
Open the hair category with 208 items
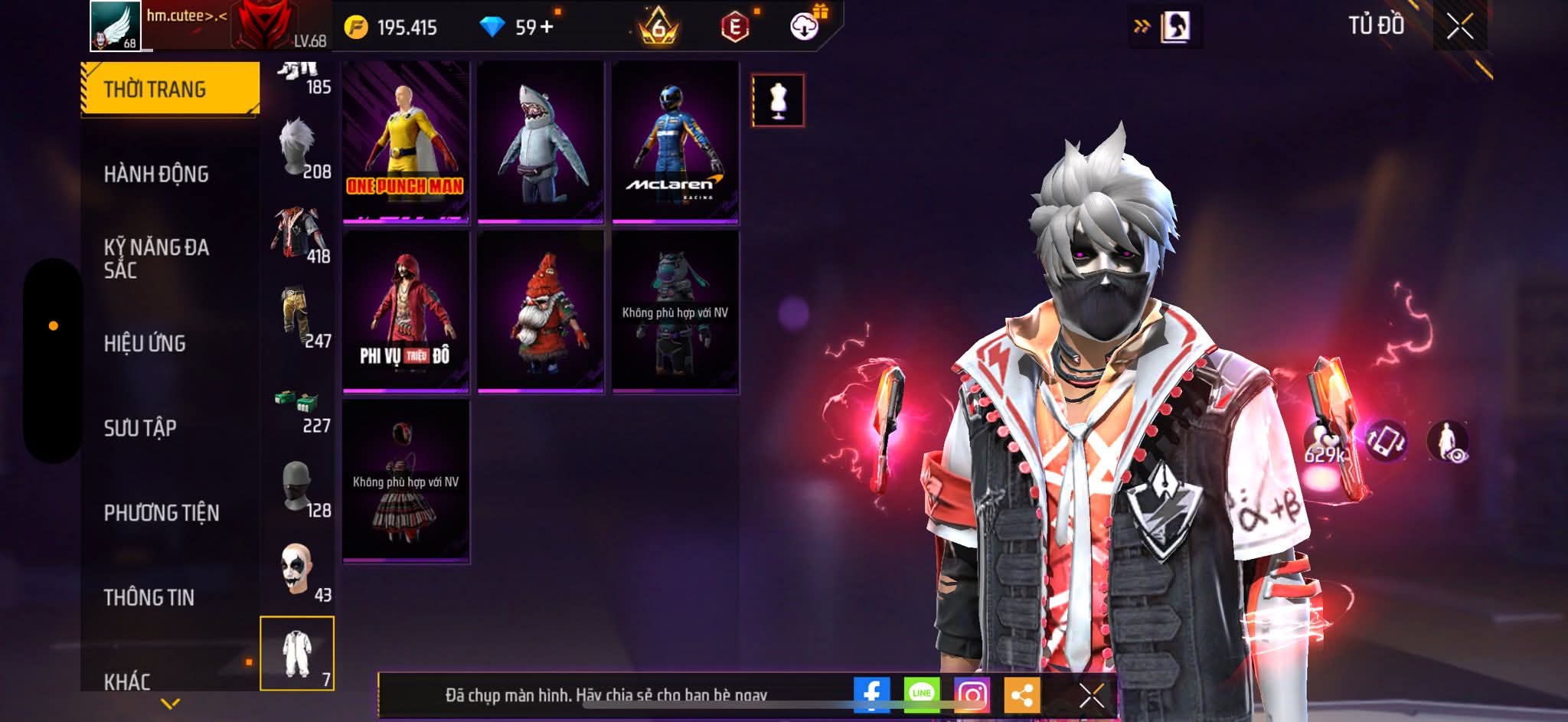[x=299, y=149]
